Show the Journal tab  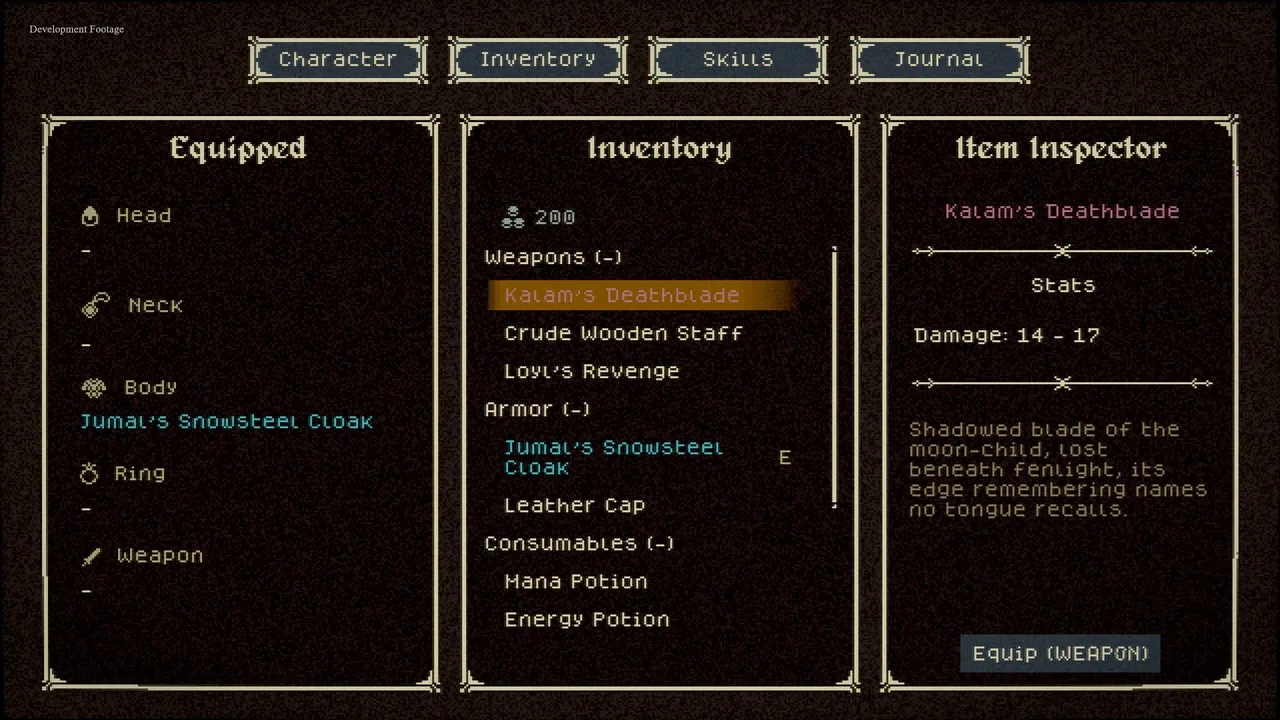939,60
